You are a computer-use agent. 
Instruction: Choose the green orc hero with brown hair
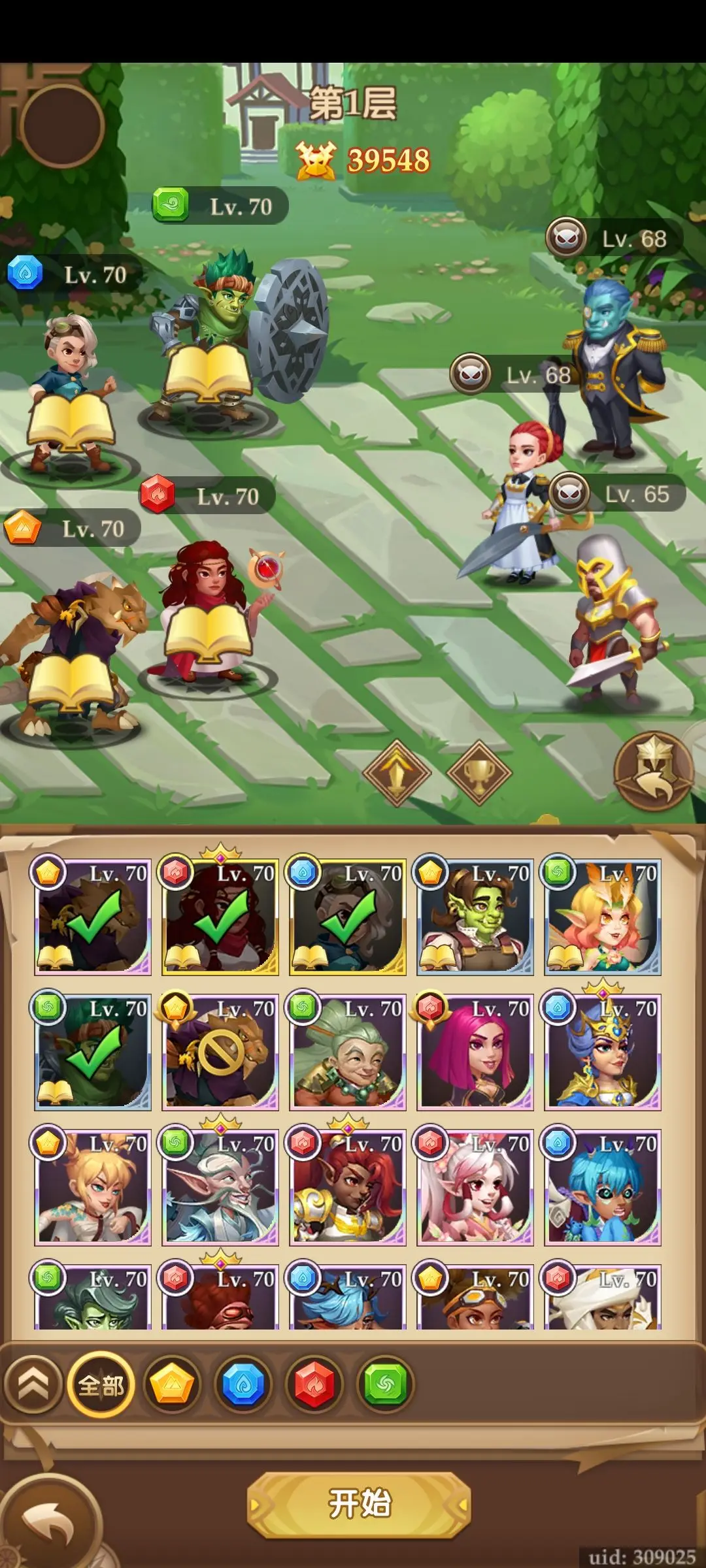click(475, 917)
